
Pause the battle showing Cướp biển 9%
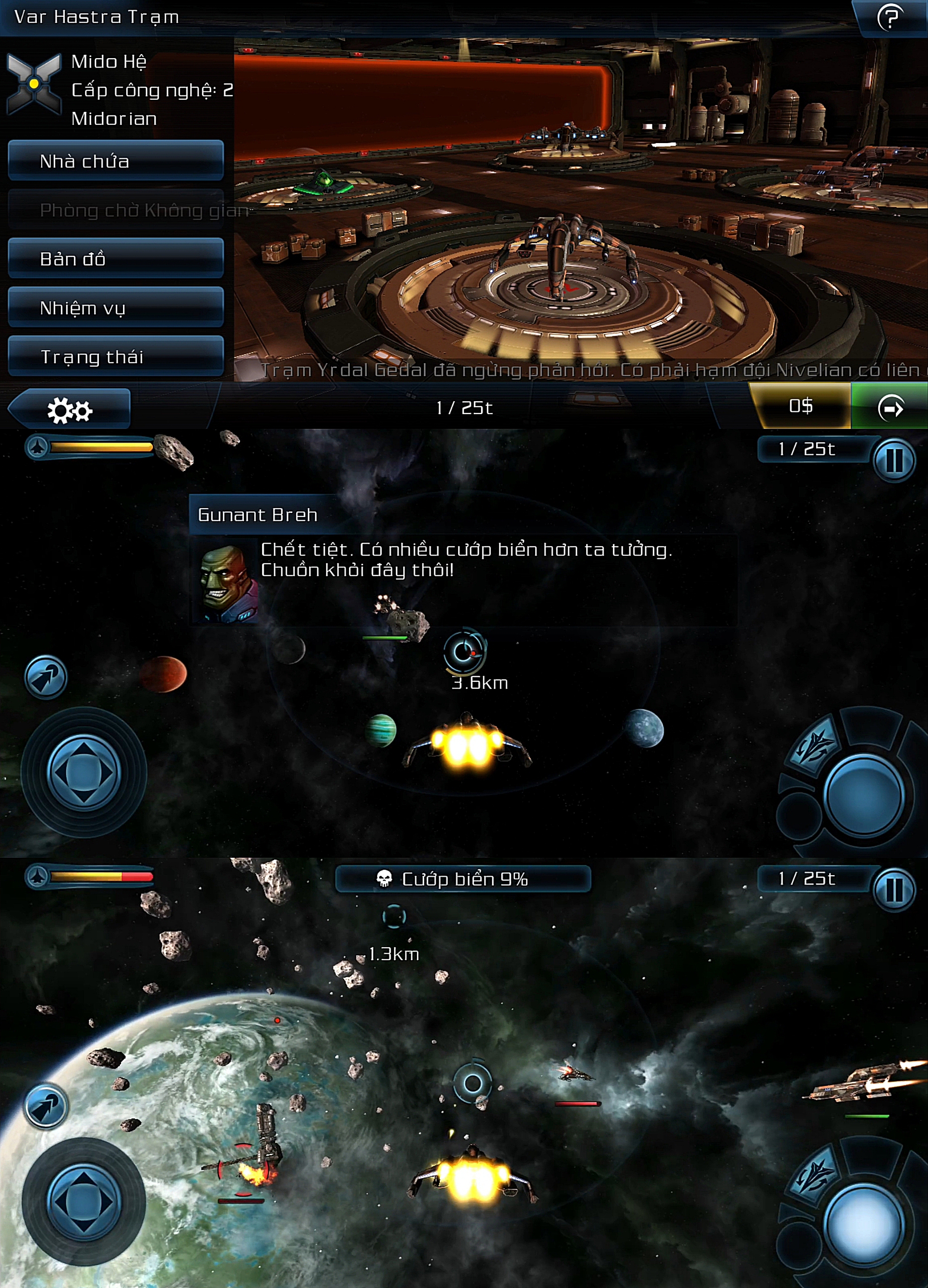894,890
